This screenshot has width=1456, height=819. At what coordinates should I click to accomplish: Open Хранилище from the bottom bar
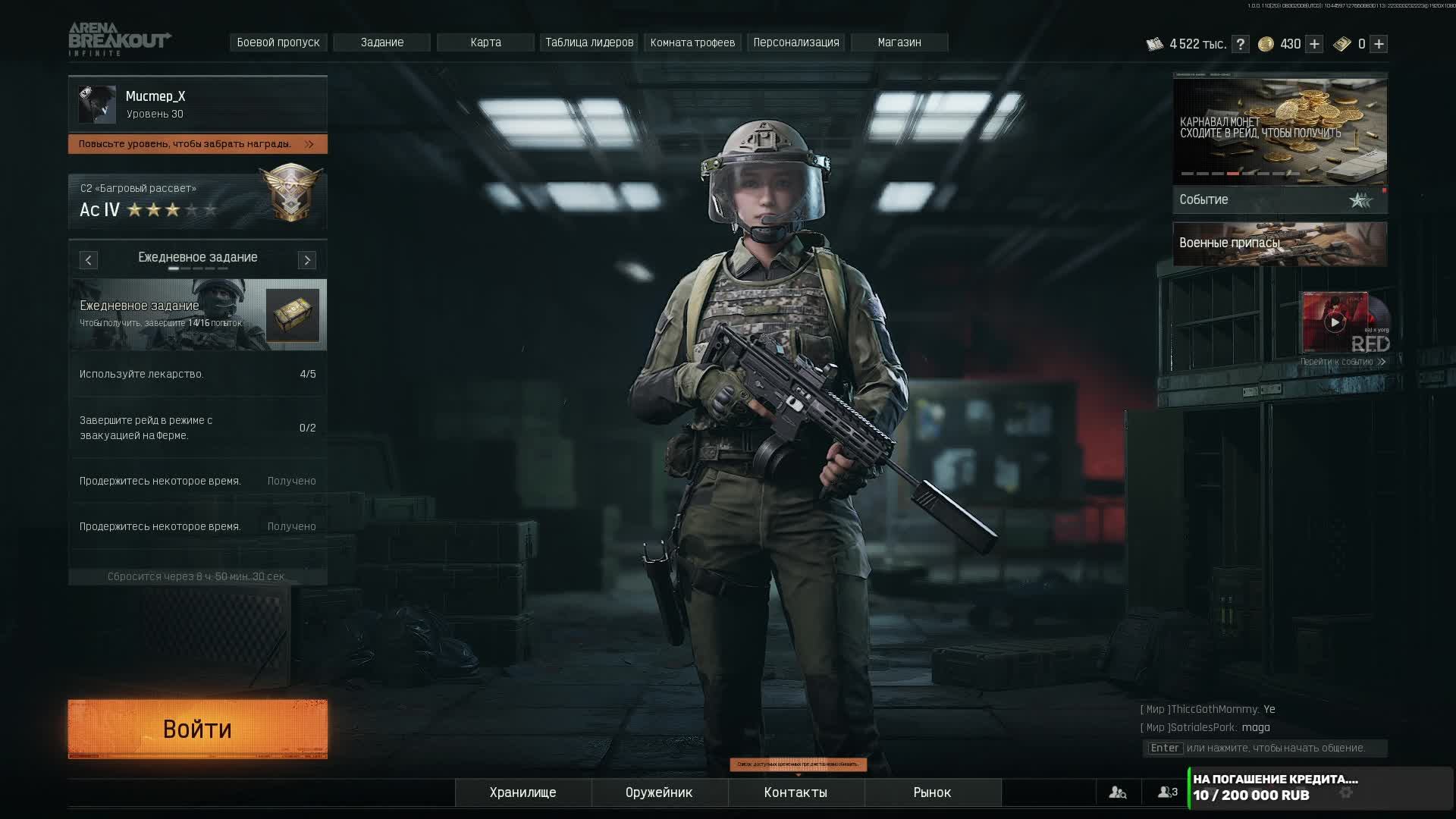tap(522, 792)
